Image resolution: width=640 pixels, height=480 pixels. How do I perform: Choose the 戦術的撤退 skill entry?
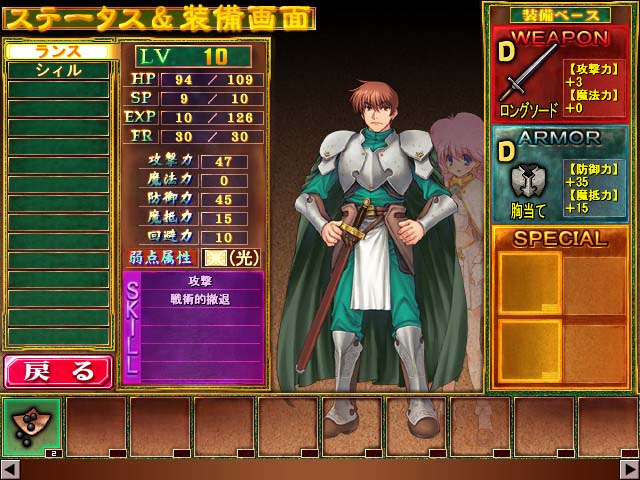point(200,298)
